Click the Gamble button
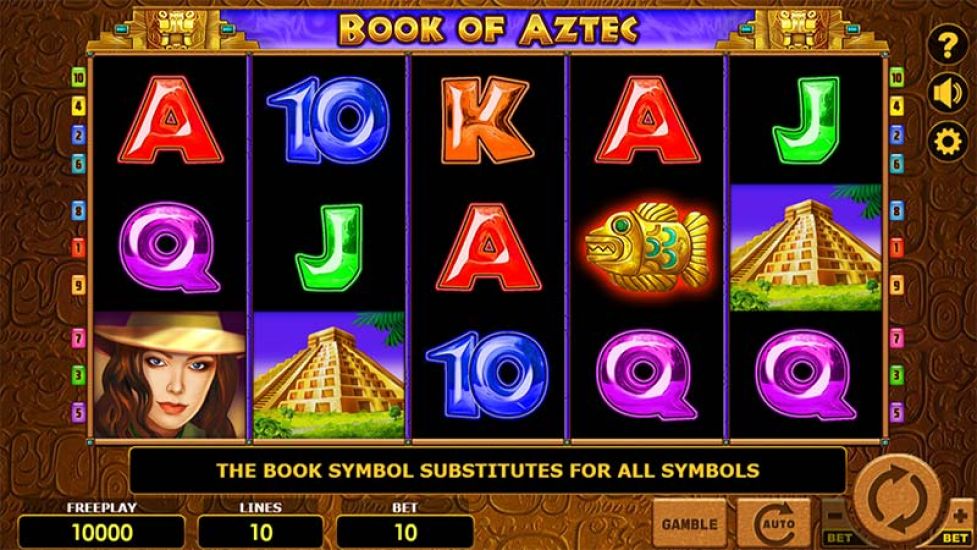977x550 pixels. 689,523
